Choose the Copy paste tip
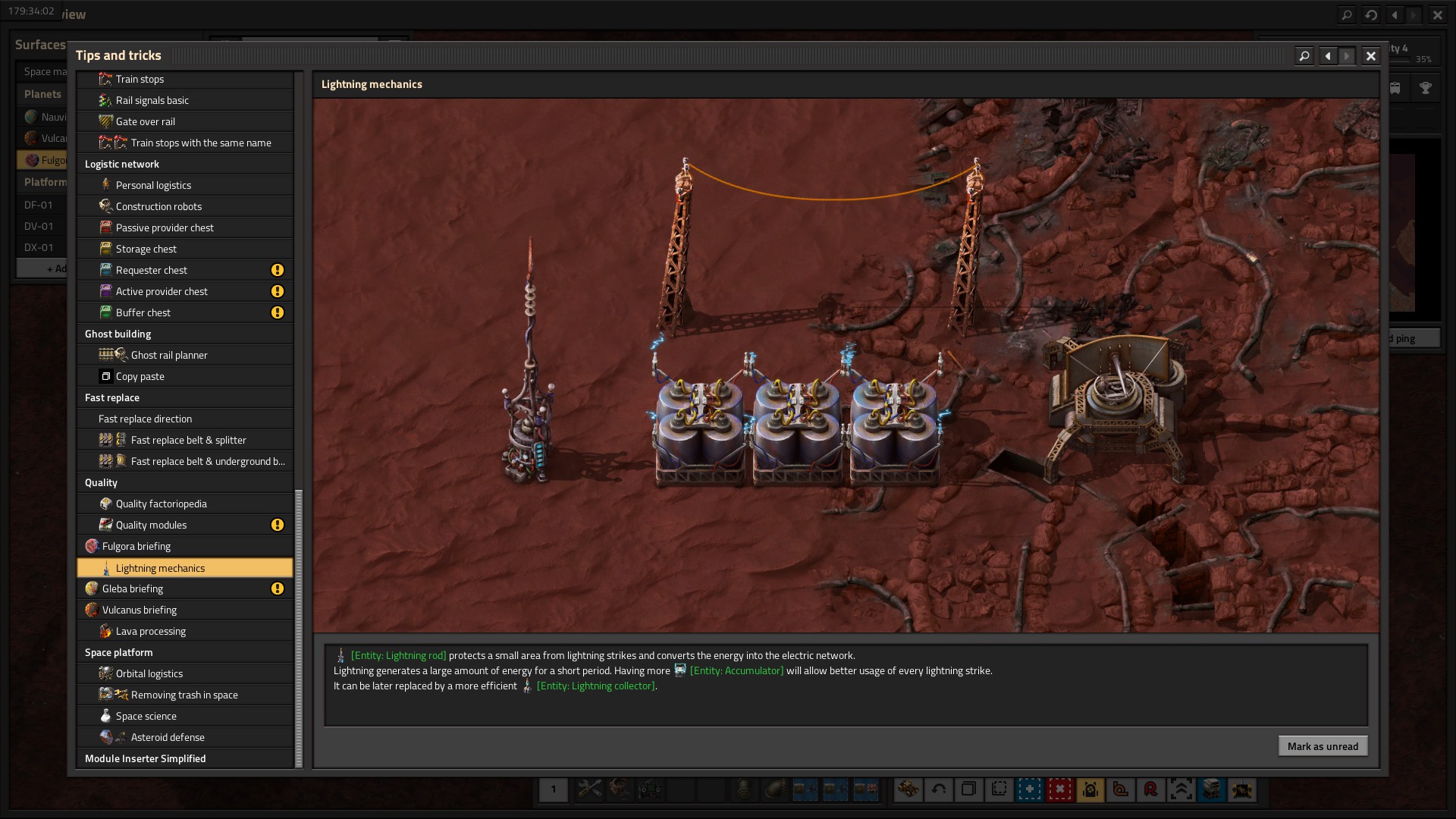This screenshot has width=1456, height=819. pyautogui.click(x=140, y=376)
